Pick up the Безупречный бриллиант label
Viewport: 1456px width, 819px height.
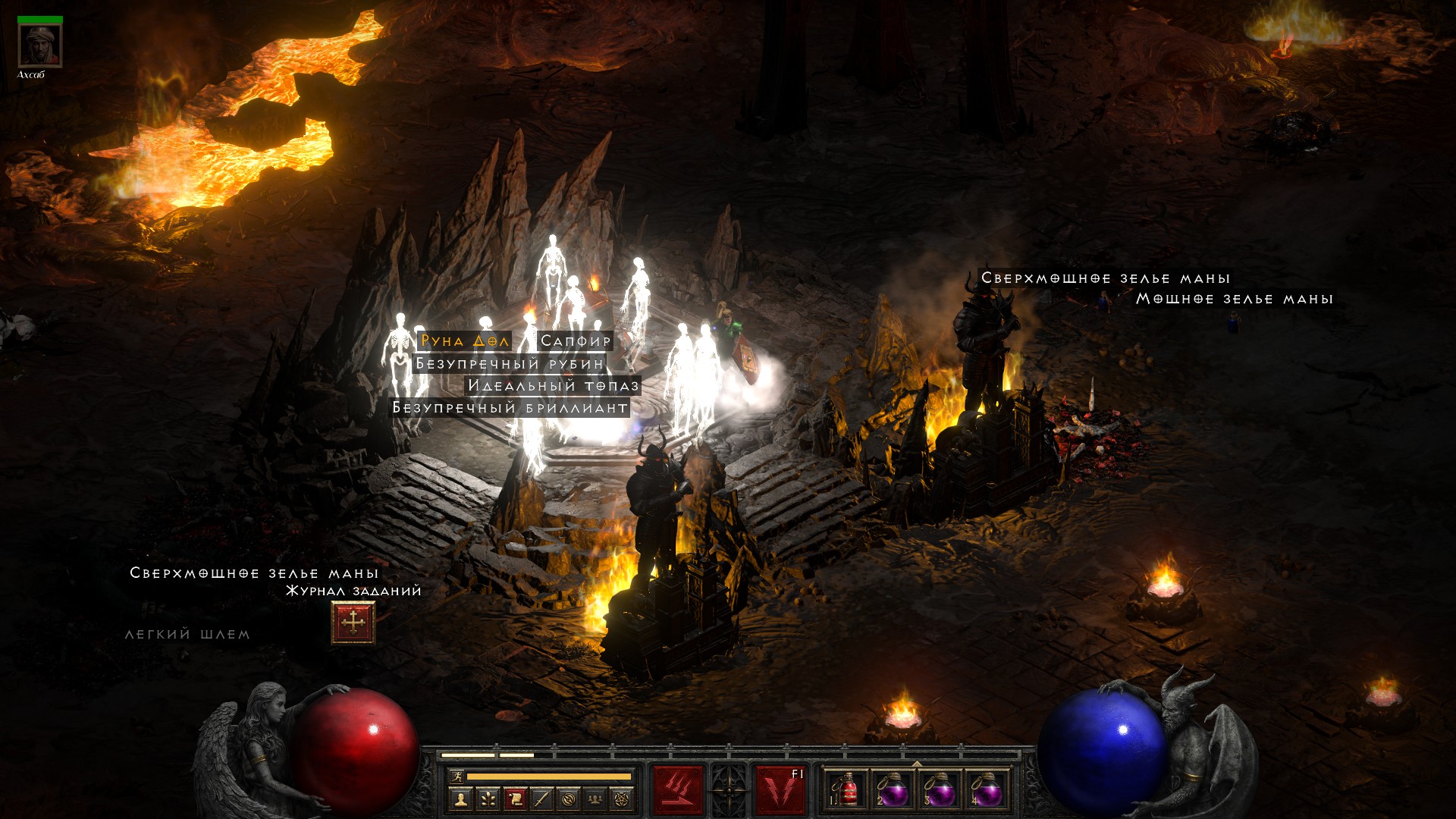pyautogui.click(x=510, y=408)
